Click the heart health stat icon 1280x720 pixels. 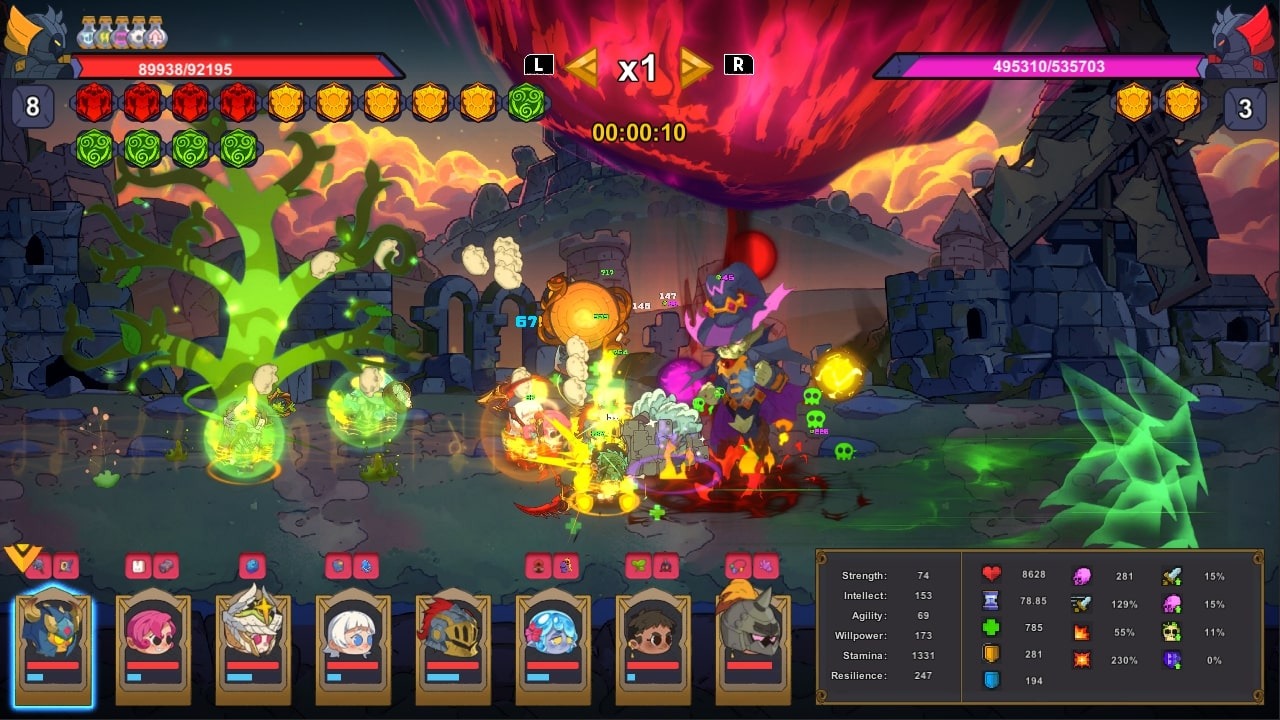pos(990,574)
